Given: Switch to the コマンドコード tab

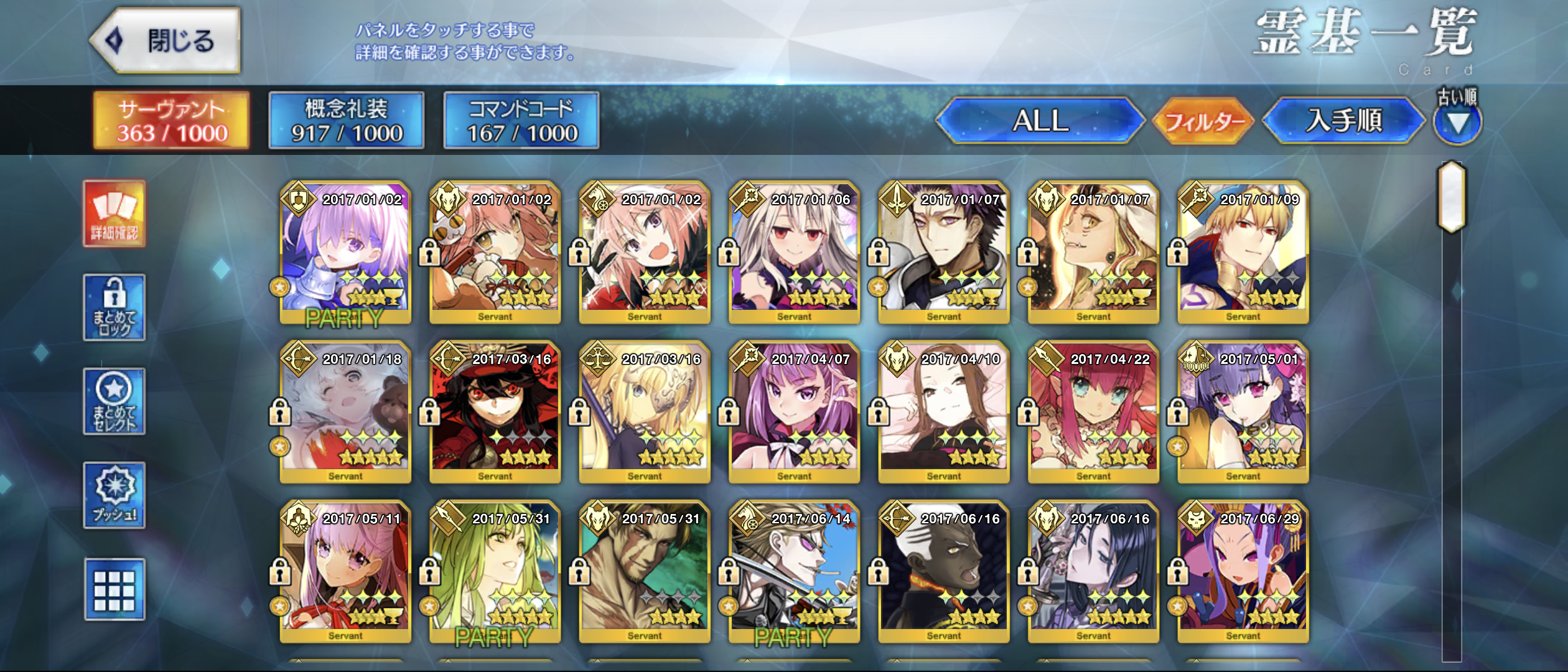Looking at the screenshot, I should pyautogui.click(x=521, y=121).
